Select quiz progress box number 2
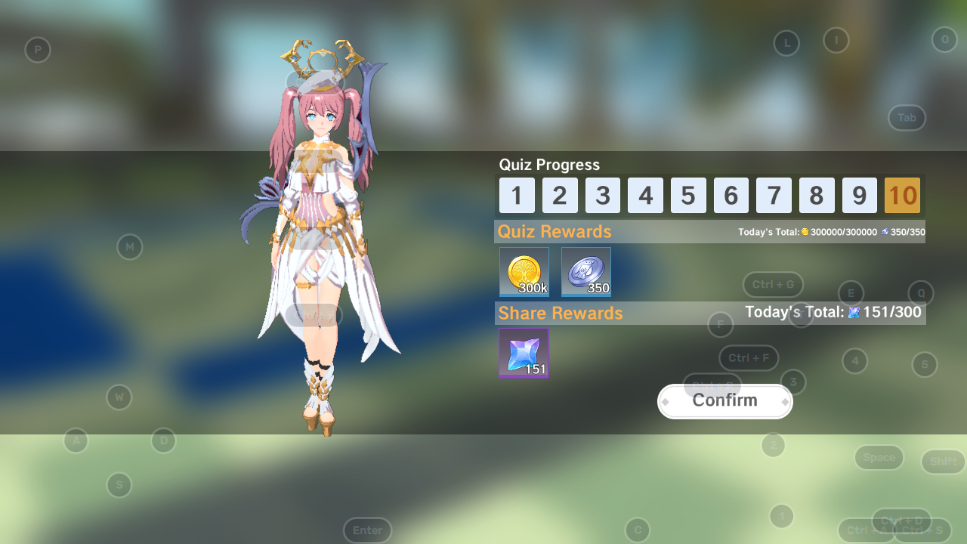 click(560, 195)
